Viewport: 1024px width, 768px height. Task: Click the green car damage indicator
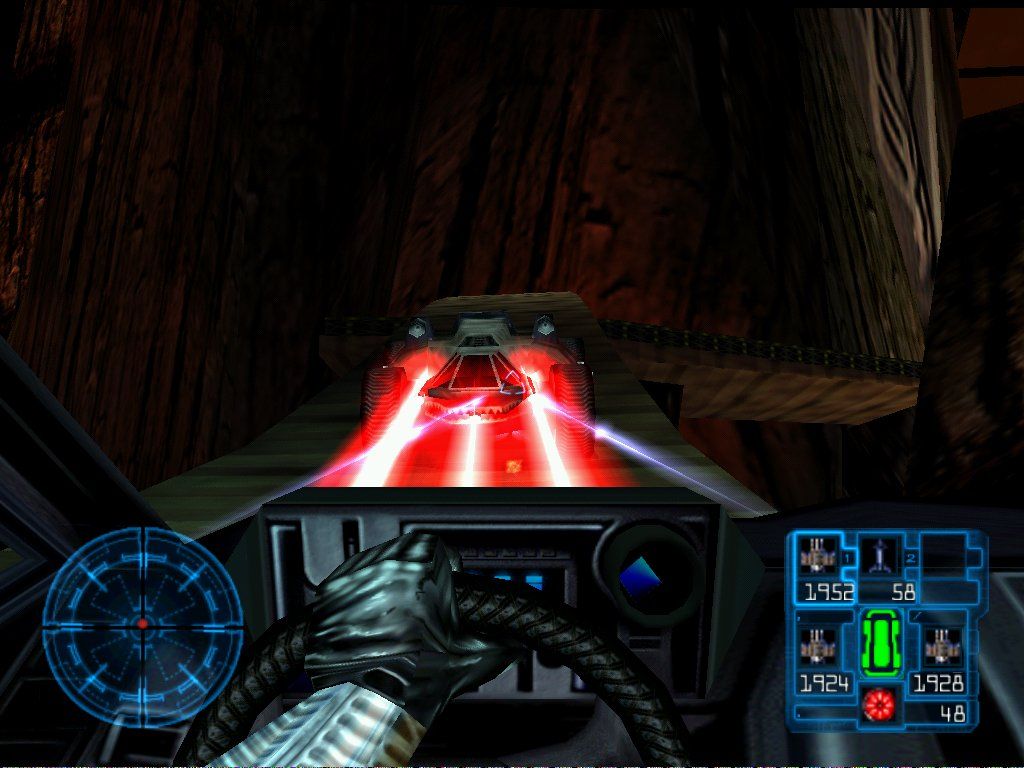tap(881, 642)
